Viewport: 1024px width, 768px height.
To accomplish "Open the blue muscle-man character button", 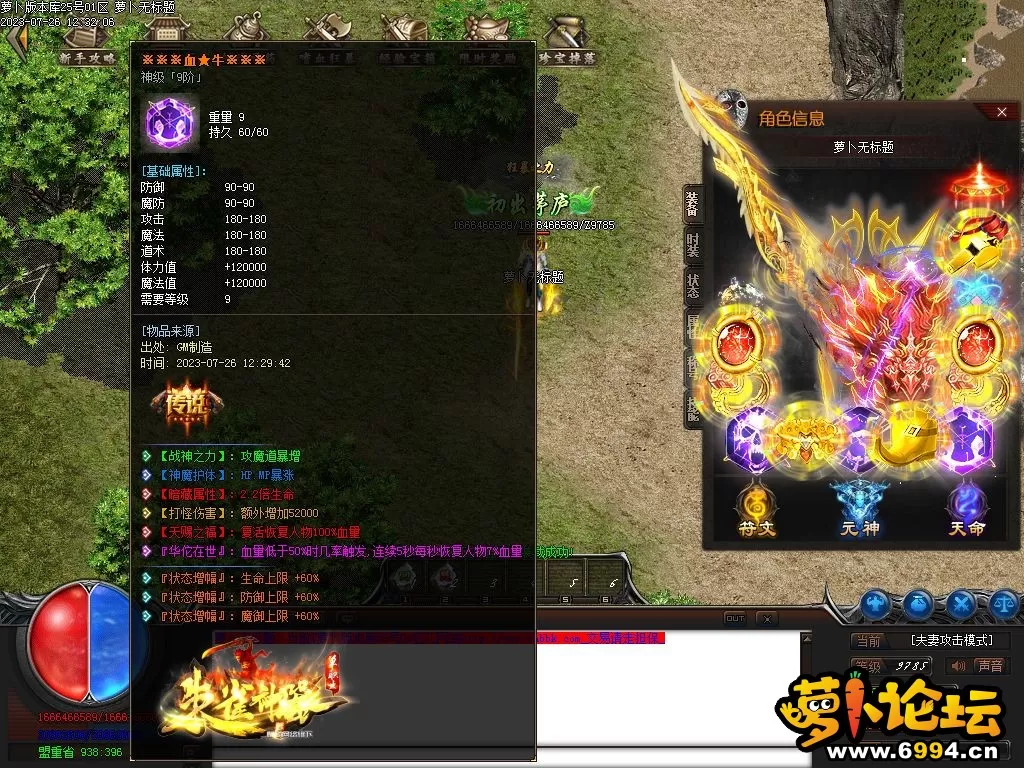I will (876, 604).
